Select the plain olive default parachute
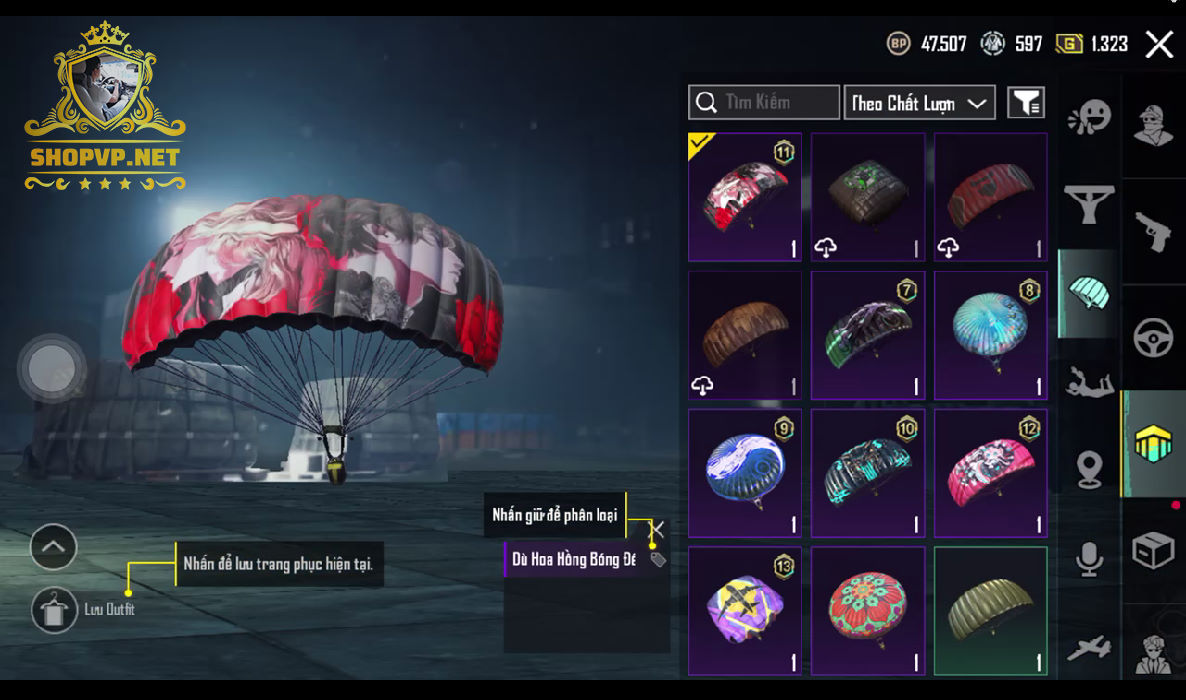The image size is (1186, 700). 991,611
